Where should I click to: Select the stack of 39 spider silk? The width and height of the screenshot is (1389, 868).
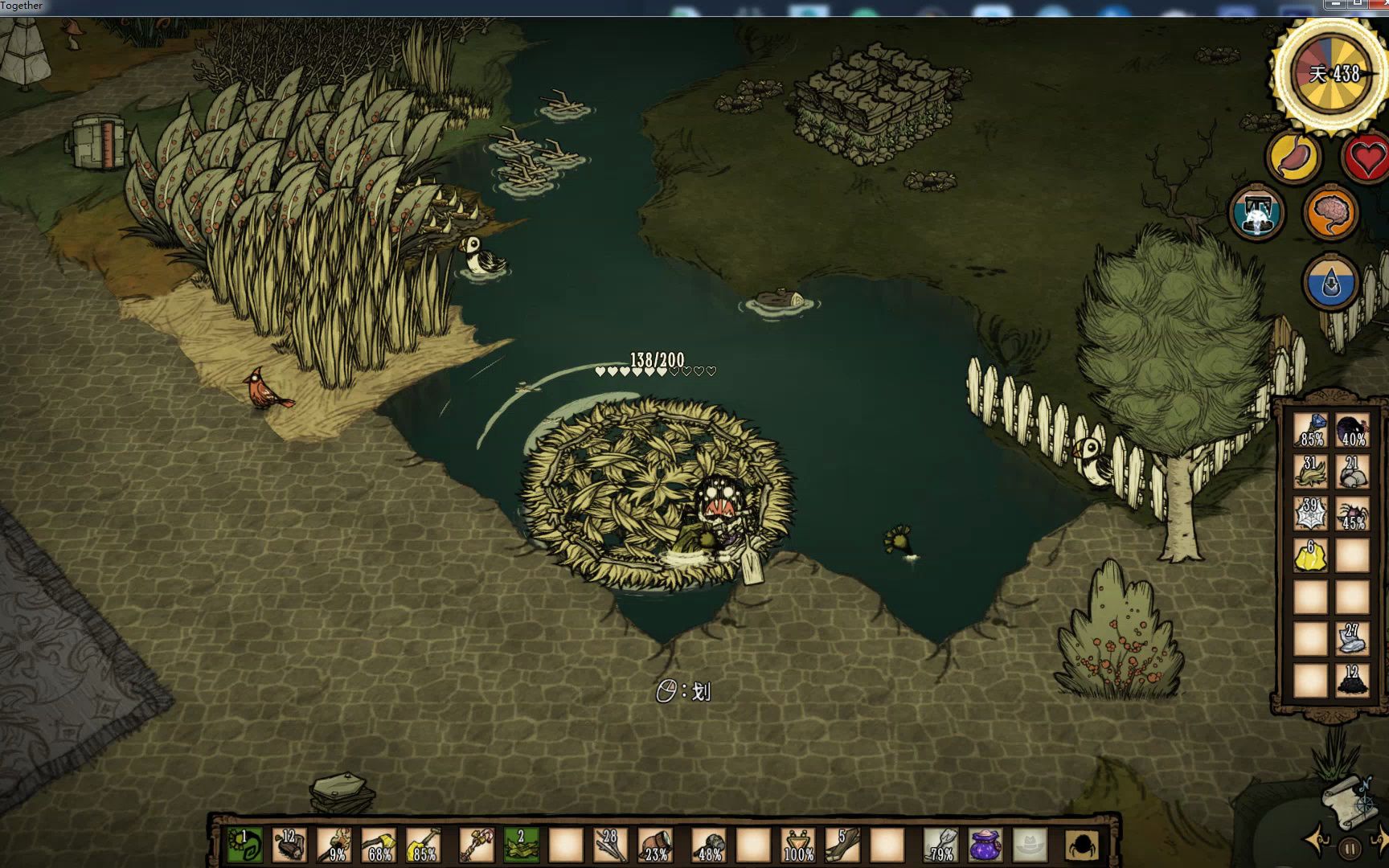coord(1310,514)
